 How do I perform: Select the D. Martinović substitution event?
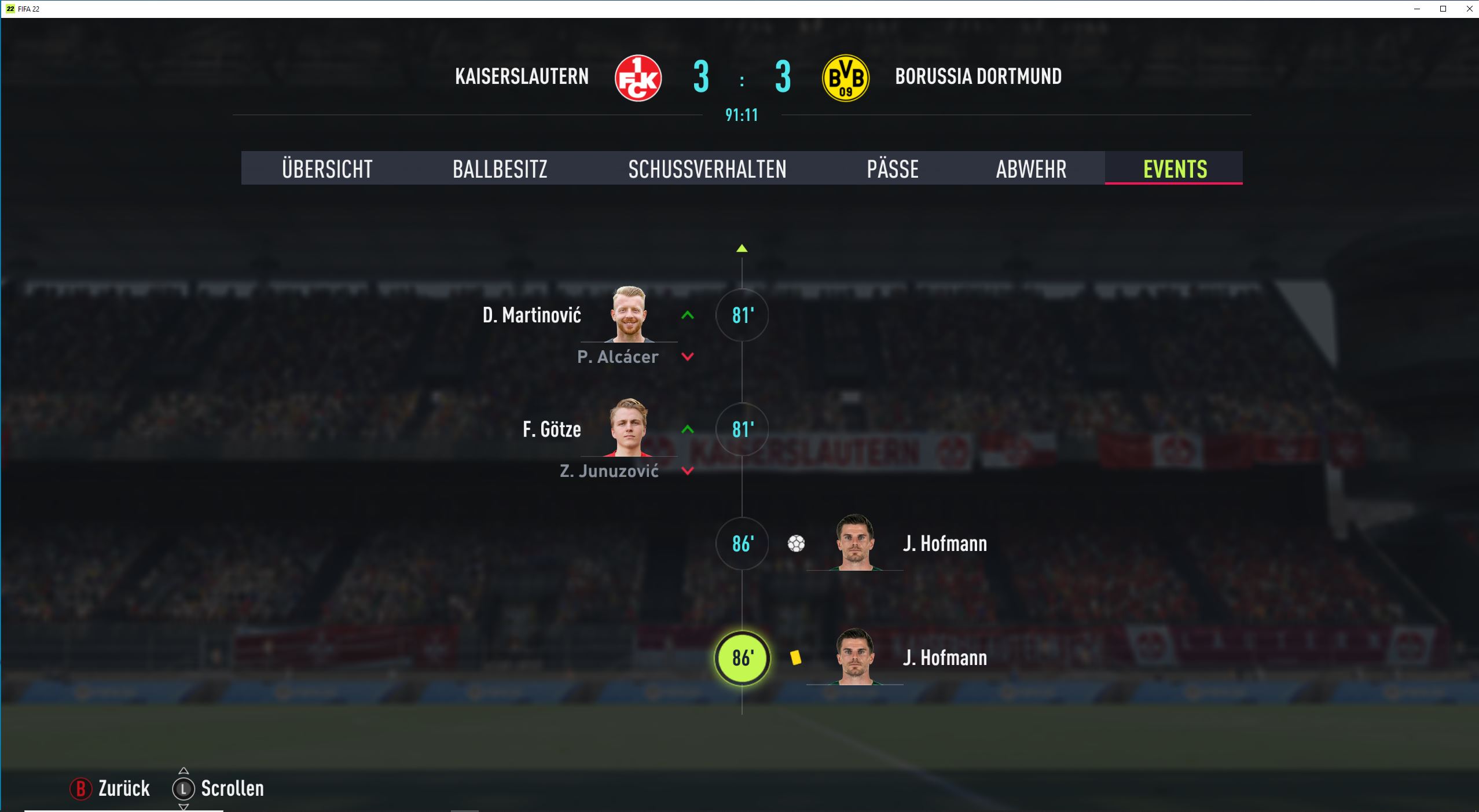742,315
